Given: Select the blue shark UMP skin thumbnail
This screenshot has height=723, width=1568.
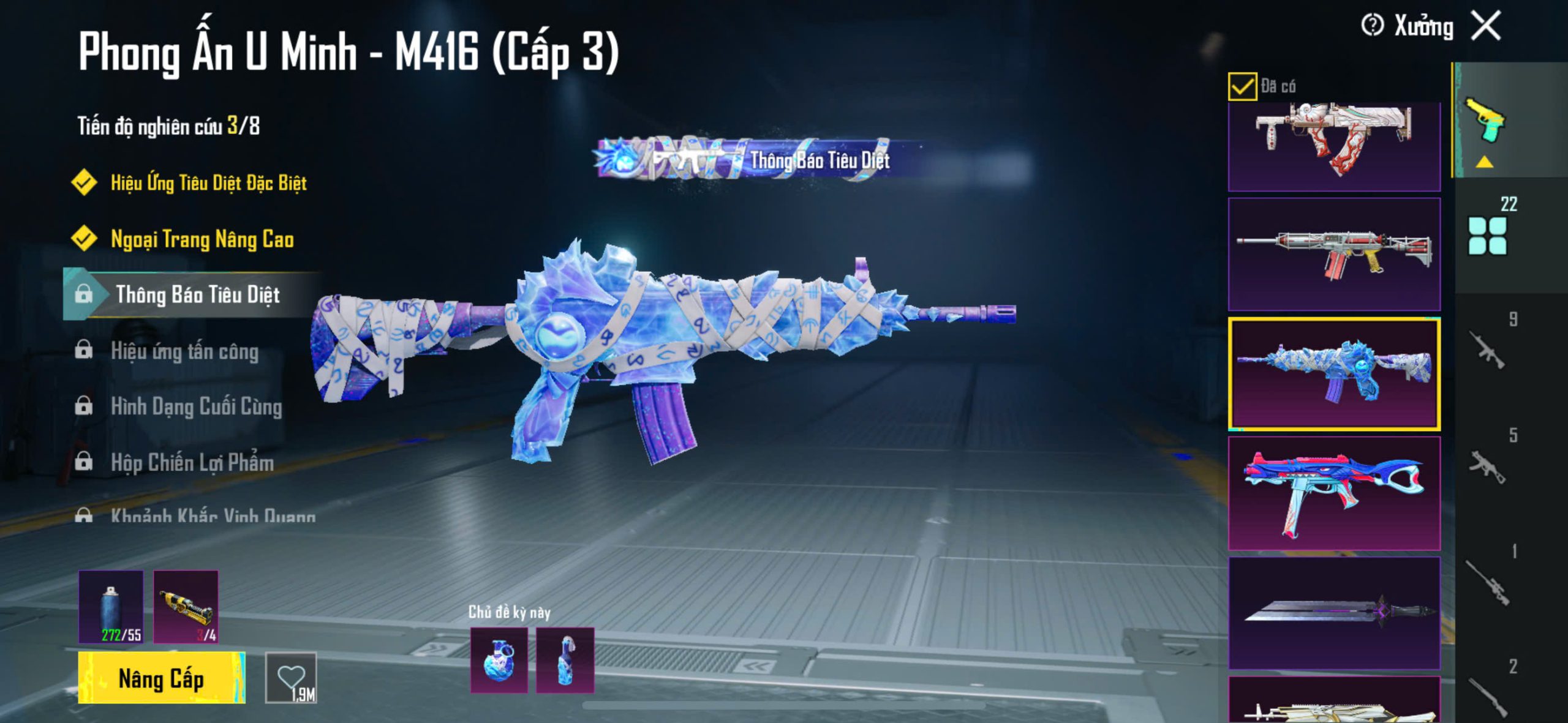Looking at the screenshot, I should click(1334, 493).
